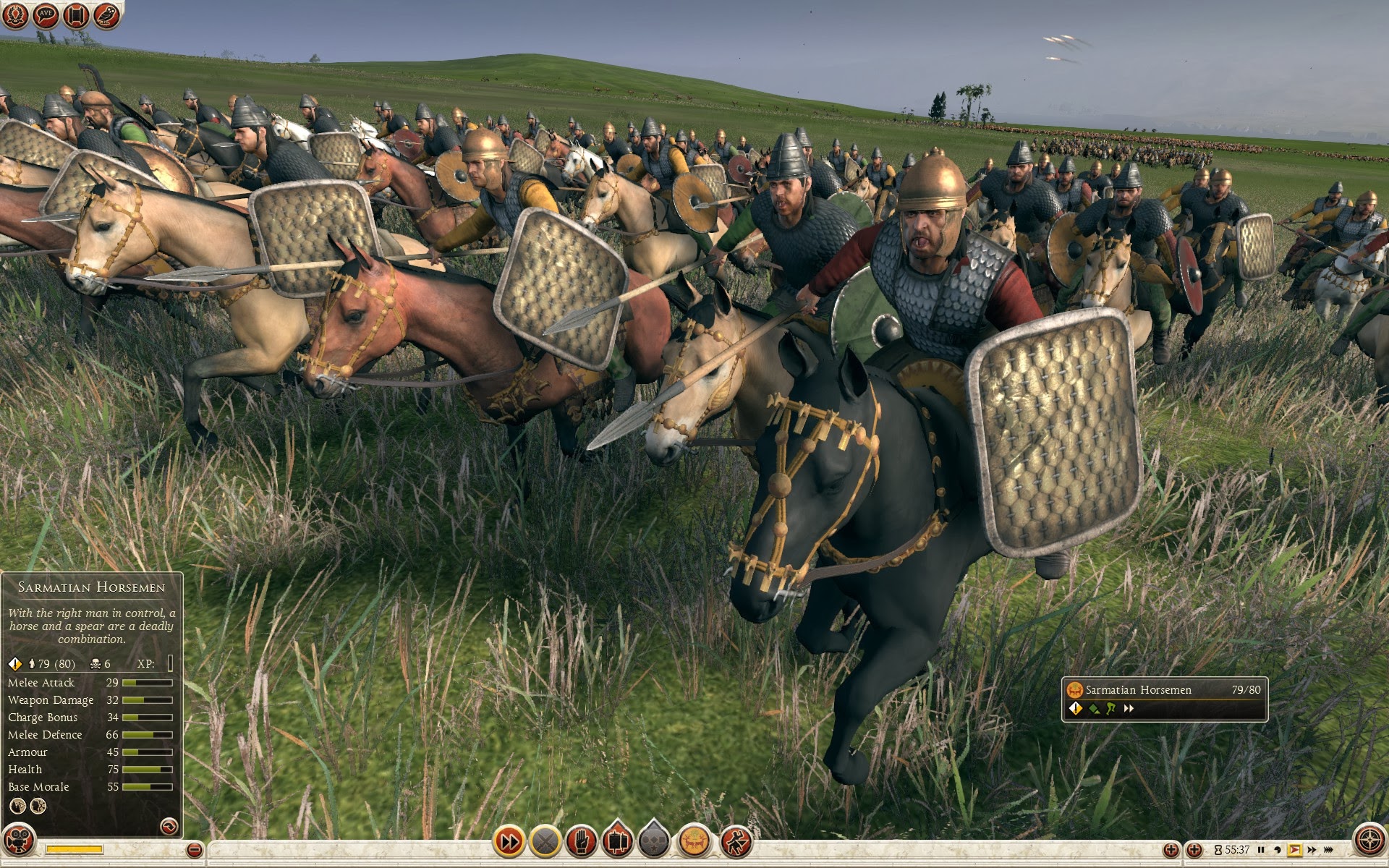Pause the battle

[x=1261, y=850]
